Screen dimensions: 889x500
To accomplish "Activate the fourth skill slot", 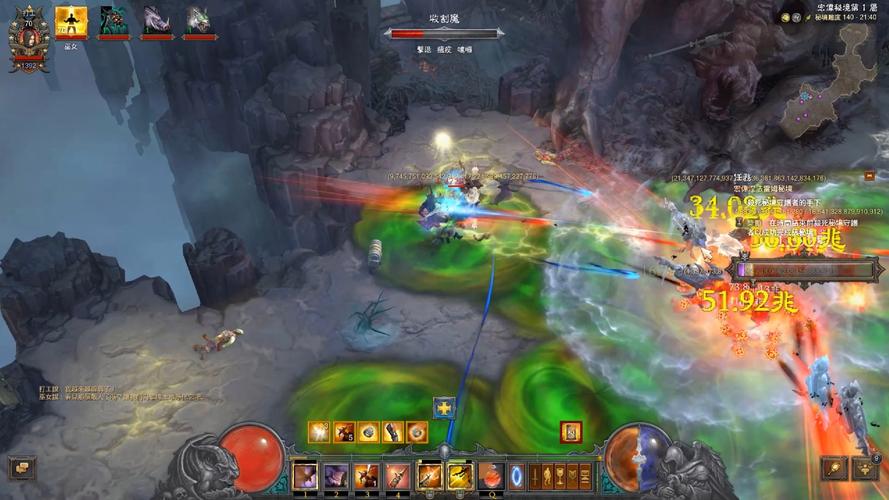I will pyautogui.click(x=398, y=475).
